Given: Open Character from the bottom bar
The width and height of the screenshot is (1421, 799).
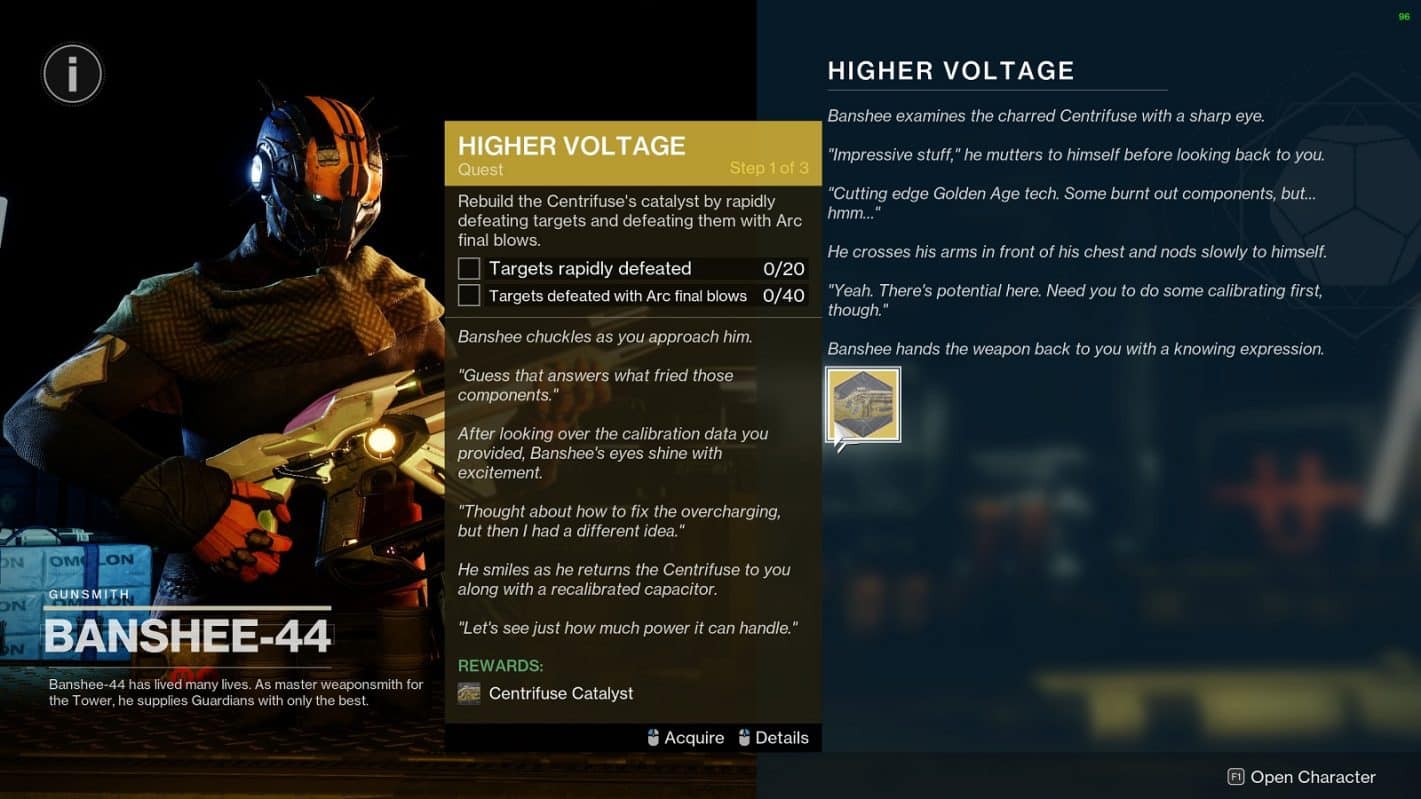Looking at the screenshot, I should (x=1301, y=777).
